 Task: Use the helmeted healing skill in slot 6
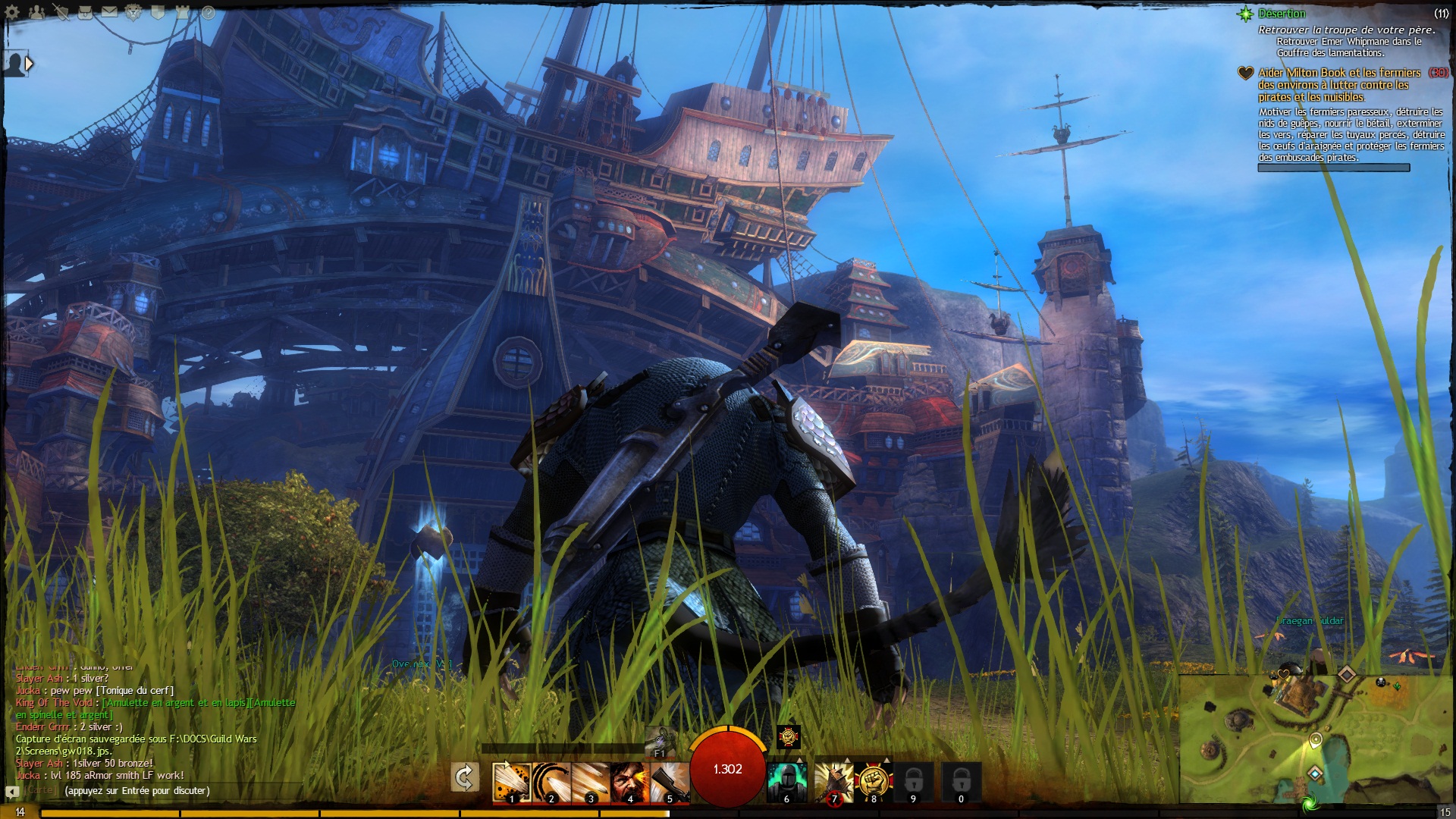tap(786, 782)
